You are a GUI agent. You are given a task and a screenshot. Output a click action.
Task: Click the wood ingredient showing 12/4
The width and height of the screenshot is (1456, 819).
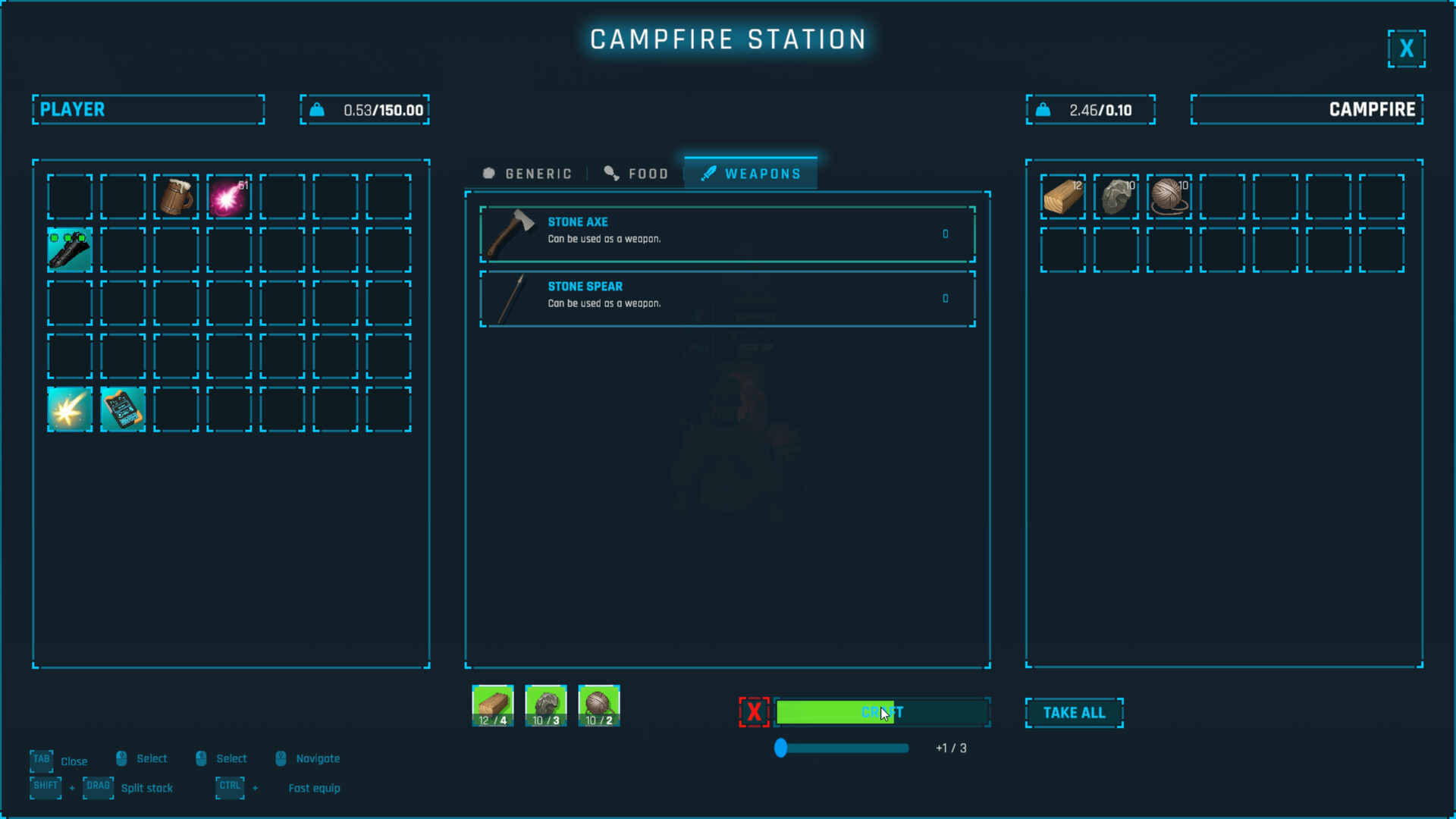tap(492, 705)
